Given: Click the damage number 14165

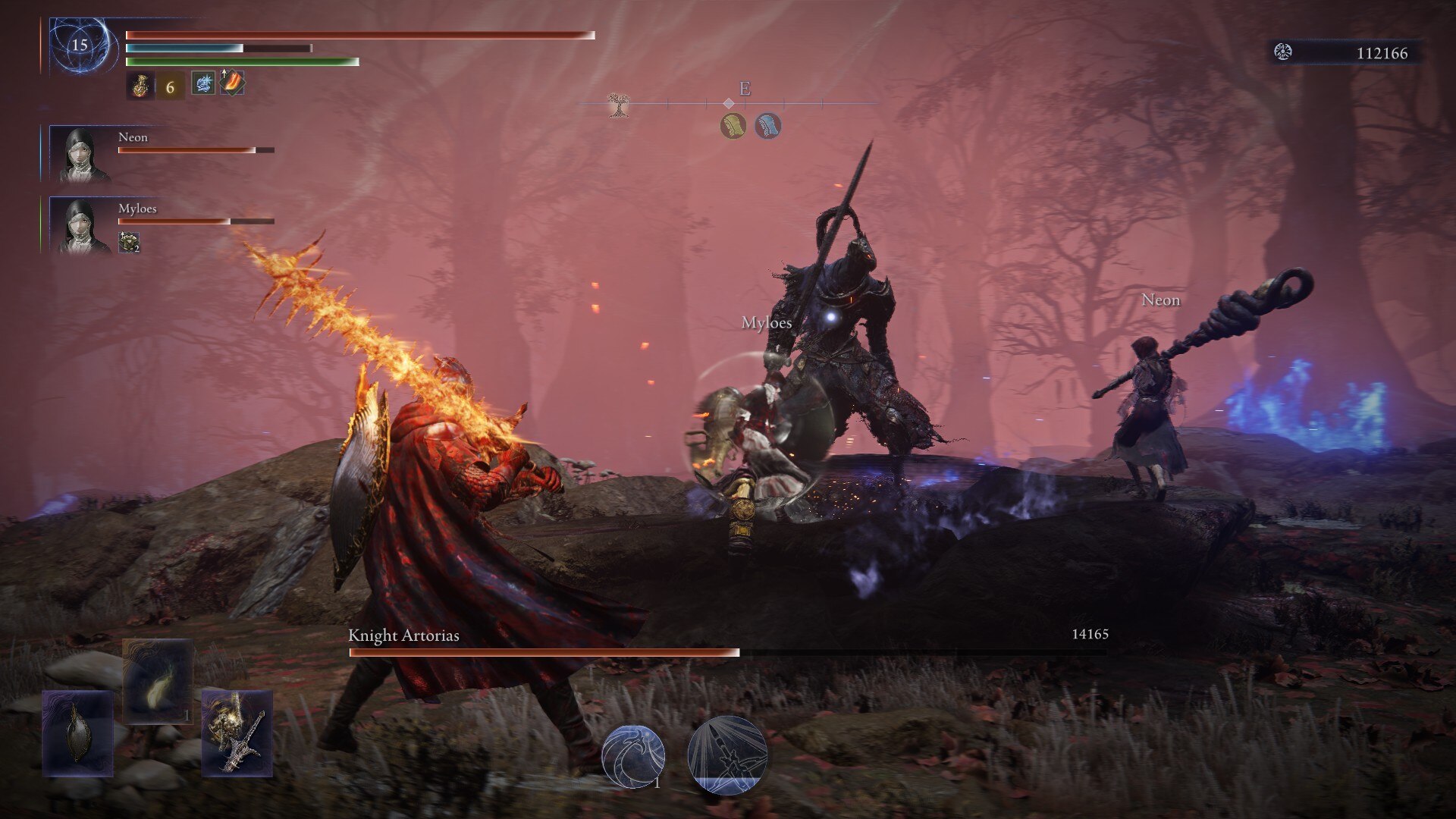Looking at the screenshot, I should (1089, 633).
